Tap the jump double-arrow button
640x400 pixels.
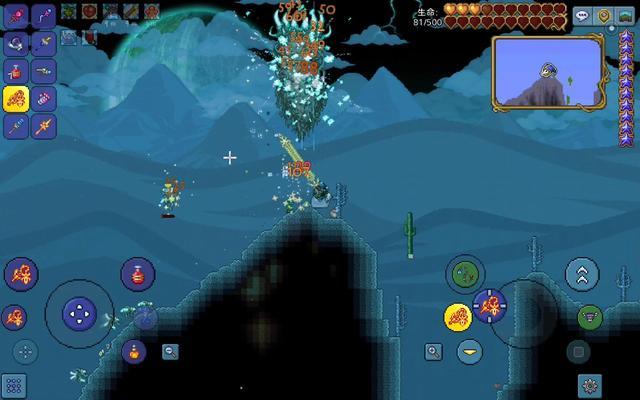pos(582,274)
